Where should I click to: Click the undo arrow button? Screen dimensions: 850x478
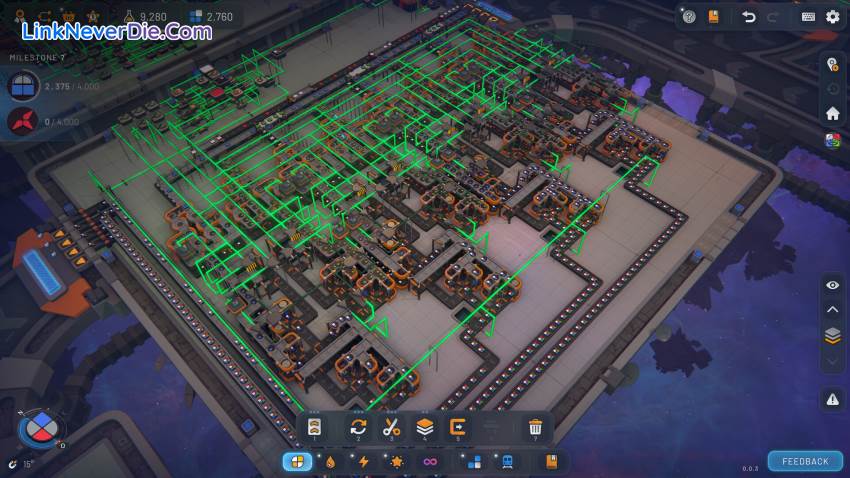[748, 16]
